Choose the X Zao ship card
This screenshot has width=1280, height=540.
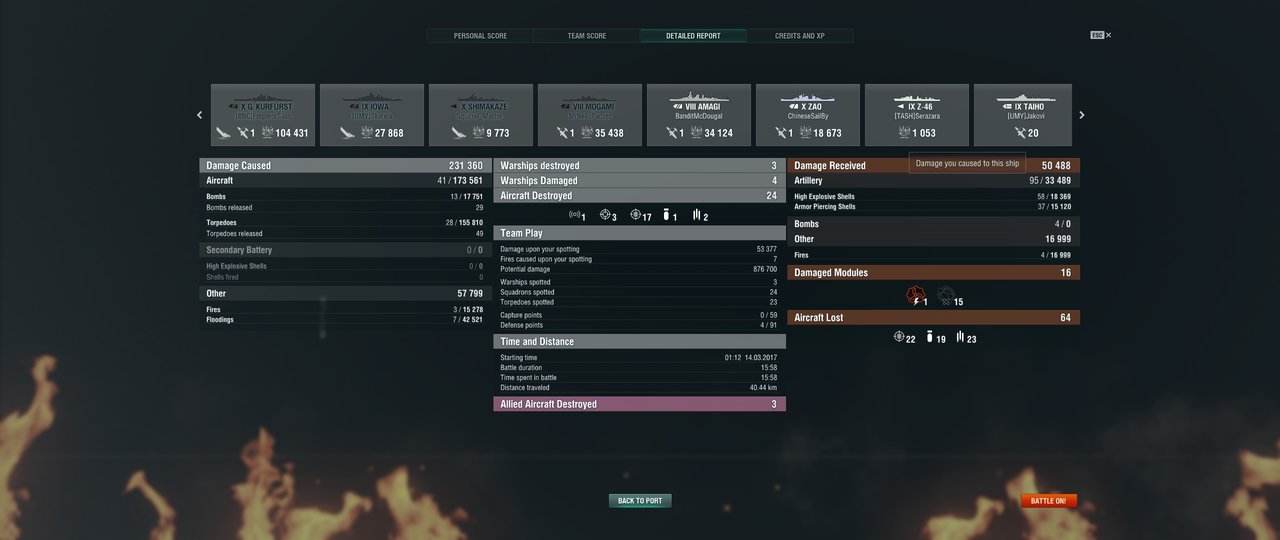[x=808, y=115]
